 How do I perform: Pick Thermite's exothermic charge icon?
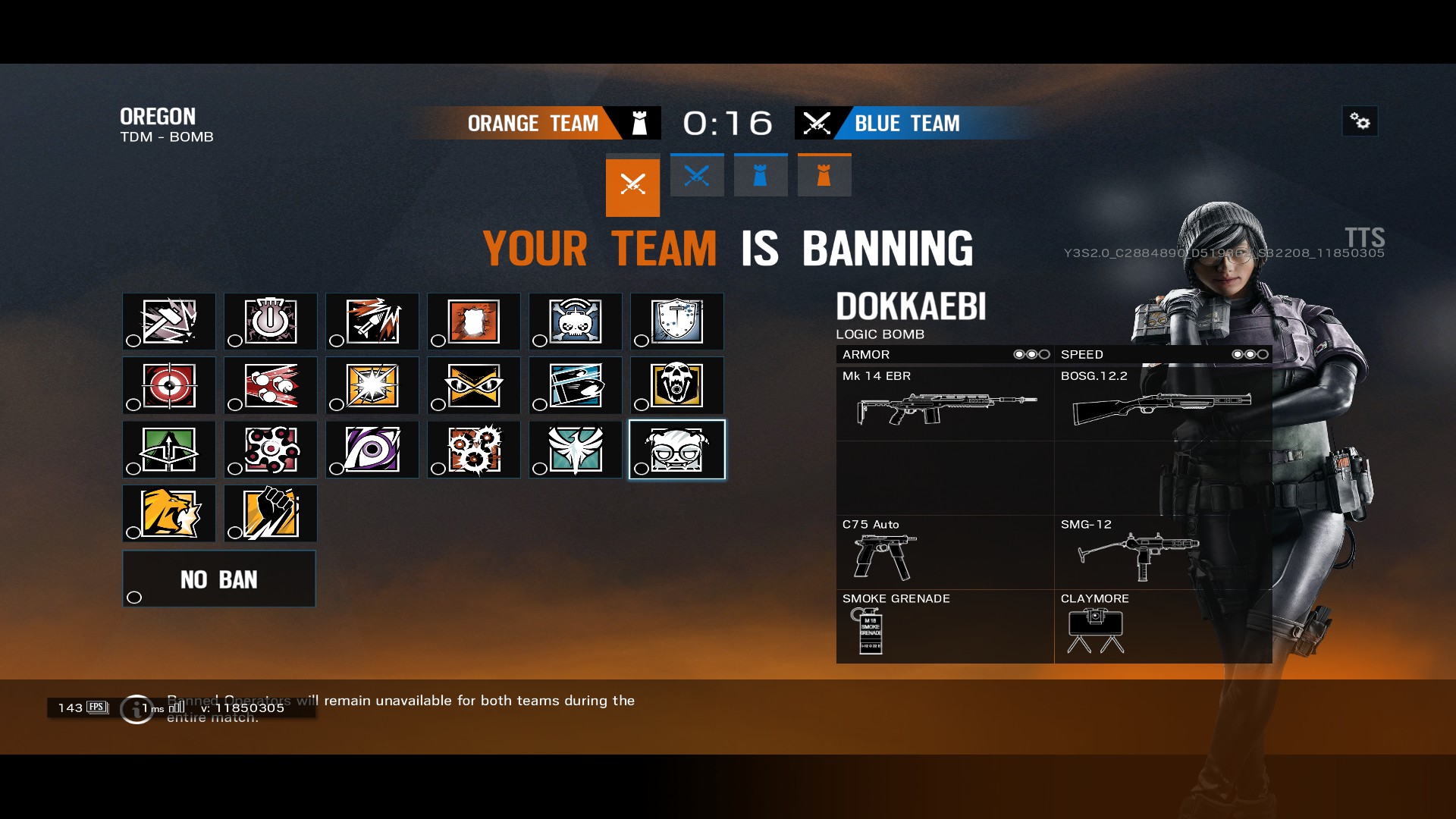click(474, 322)
